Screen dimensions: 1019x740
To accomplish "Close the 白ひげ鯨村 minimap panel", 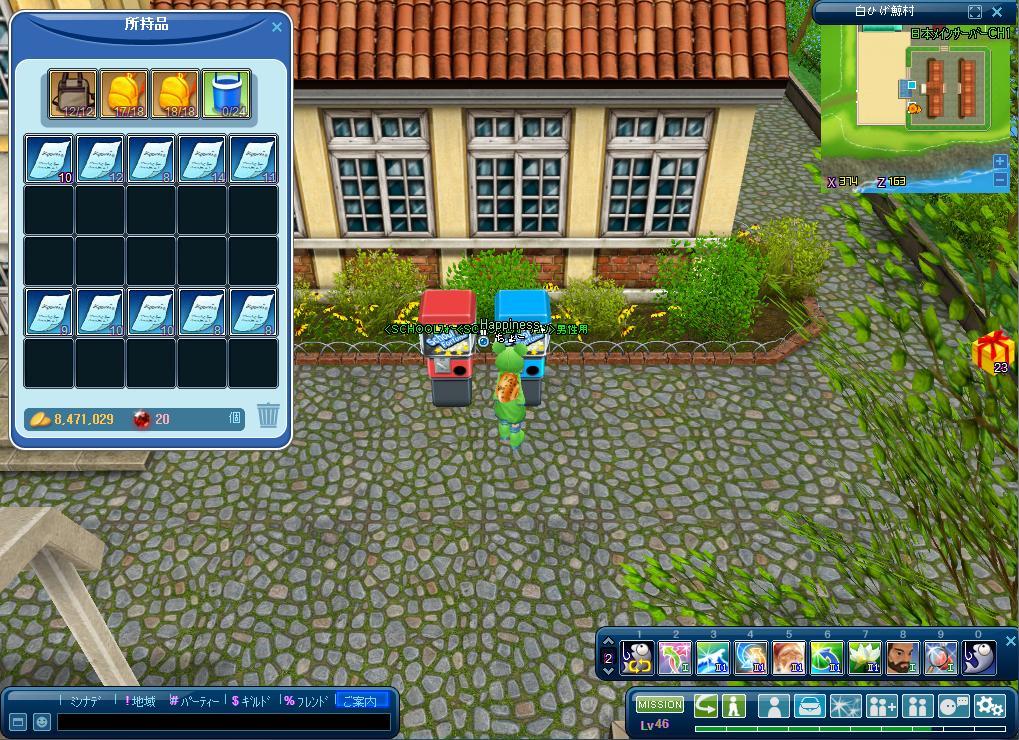I will point(997,12).
